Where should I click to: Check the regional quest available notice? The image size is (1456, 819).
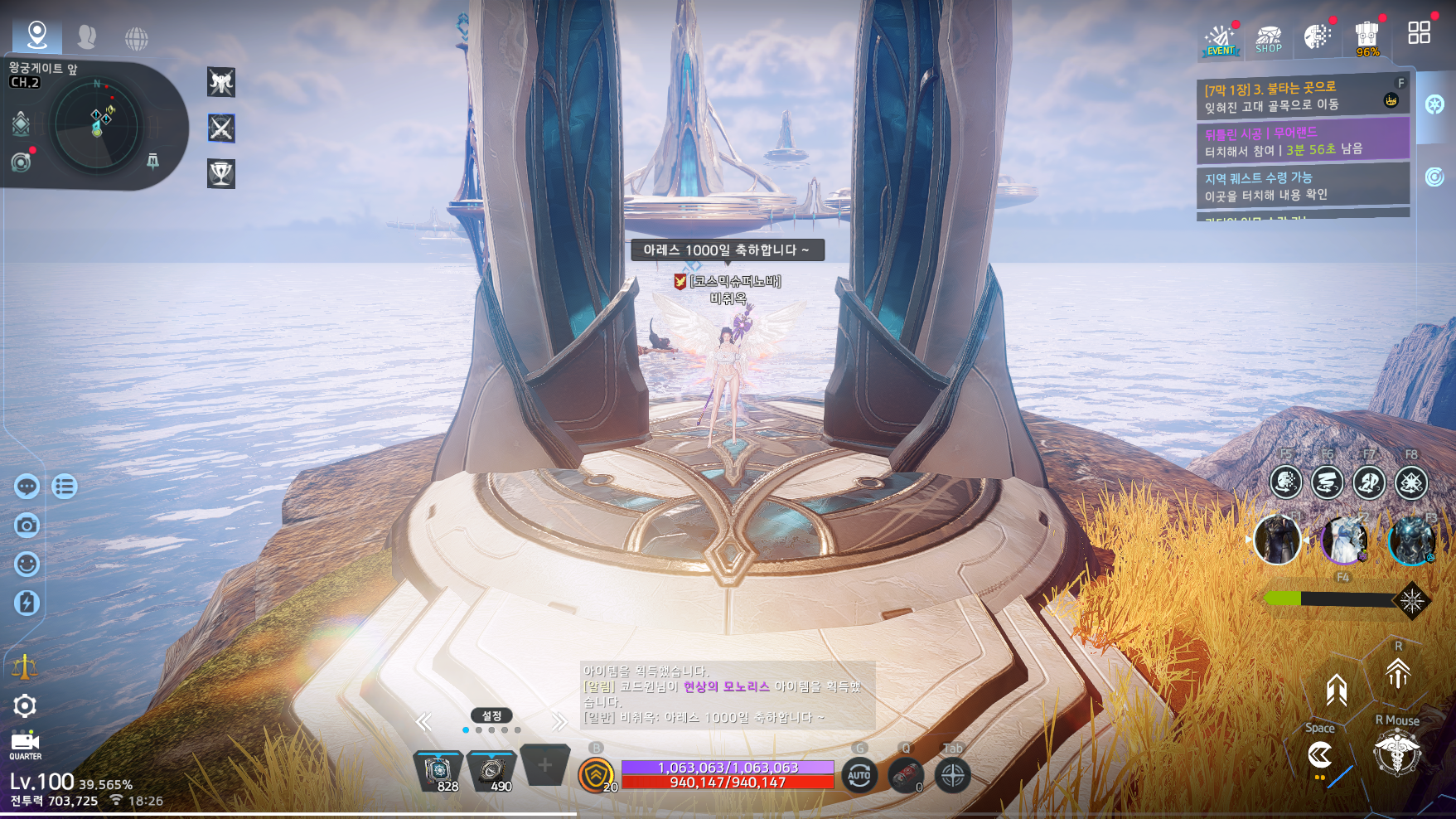[x=1301, y=186]
